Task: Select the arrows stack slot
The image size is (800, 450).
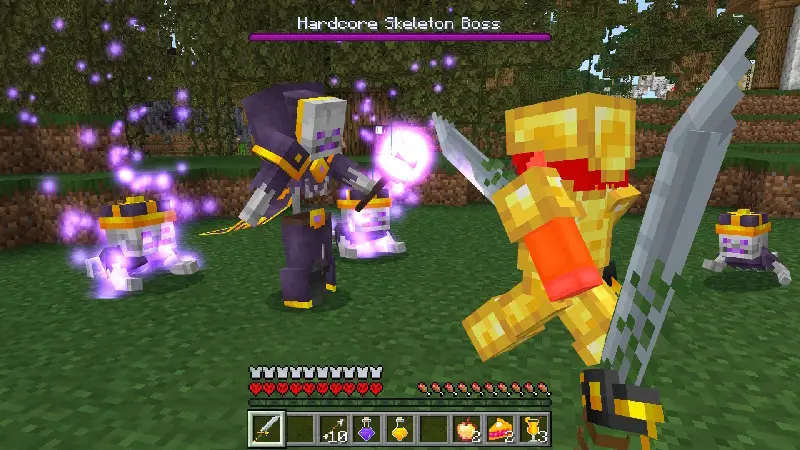Action: point(333,428)
